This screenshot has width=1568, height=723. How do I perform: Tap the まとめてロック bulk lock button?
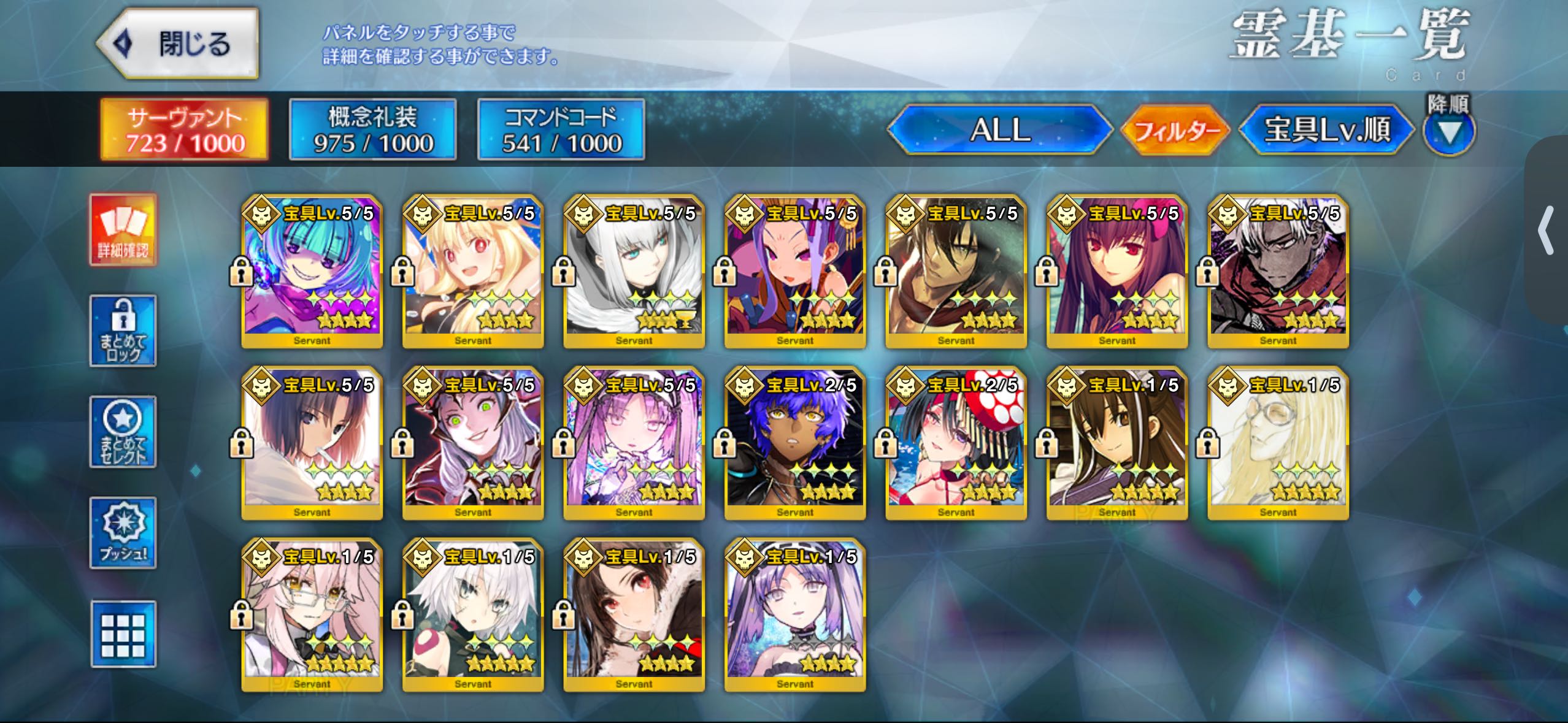pyautogui.click(x=123, y=331)
